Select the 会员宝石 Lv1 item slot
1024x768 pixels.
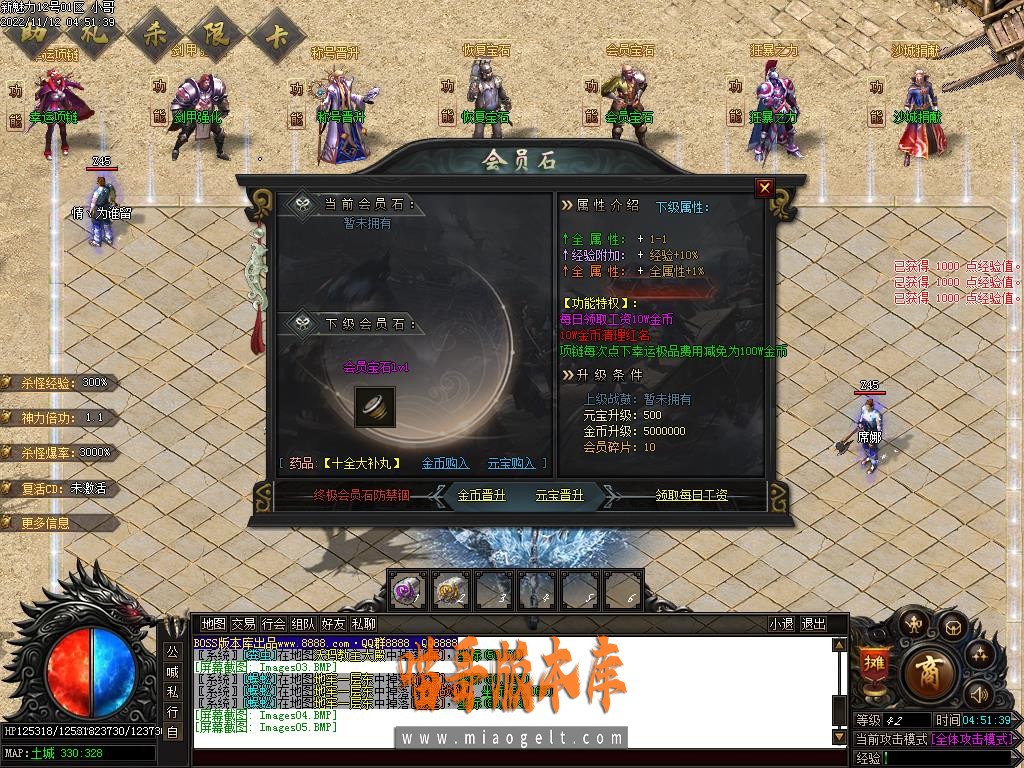[x=375, y=407]
